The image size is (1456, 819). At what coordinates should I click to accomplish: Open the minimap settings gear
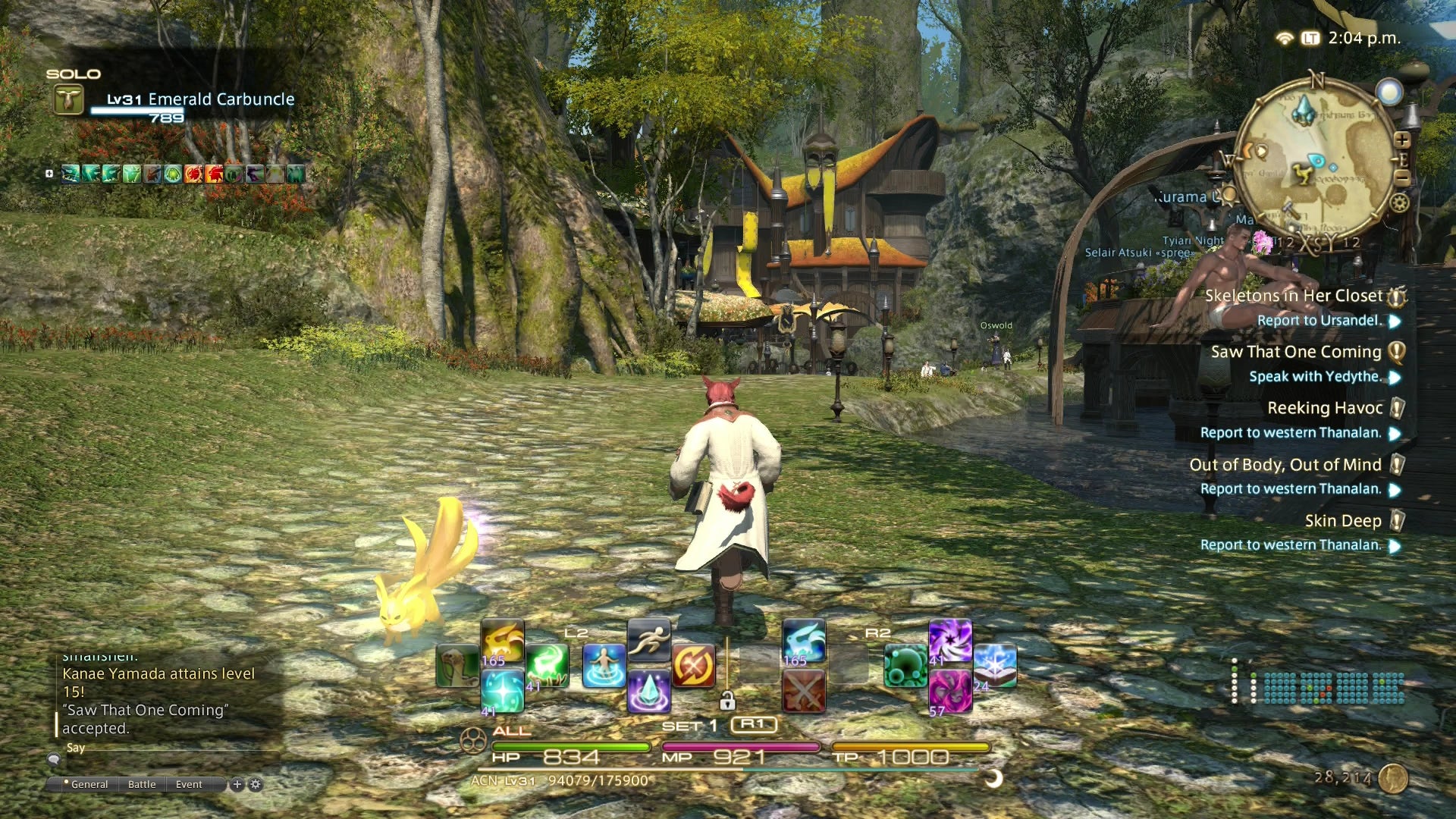(x=1400, y=203)
